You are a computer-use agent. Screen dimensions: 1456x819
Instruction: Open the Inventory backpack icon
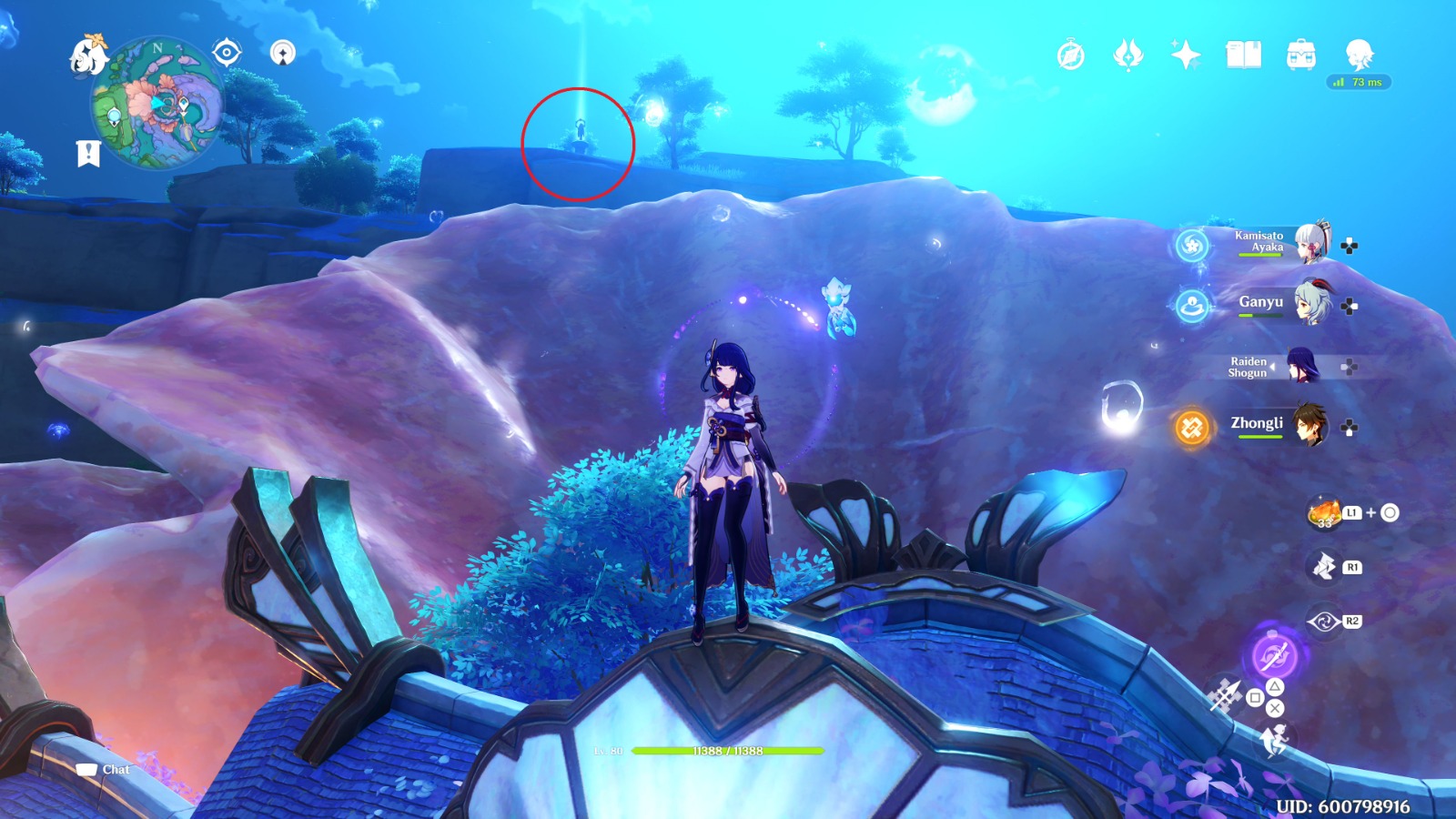(x=1301, y=56)
